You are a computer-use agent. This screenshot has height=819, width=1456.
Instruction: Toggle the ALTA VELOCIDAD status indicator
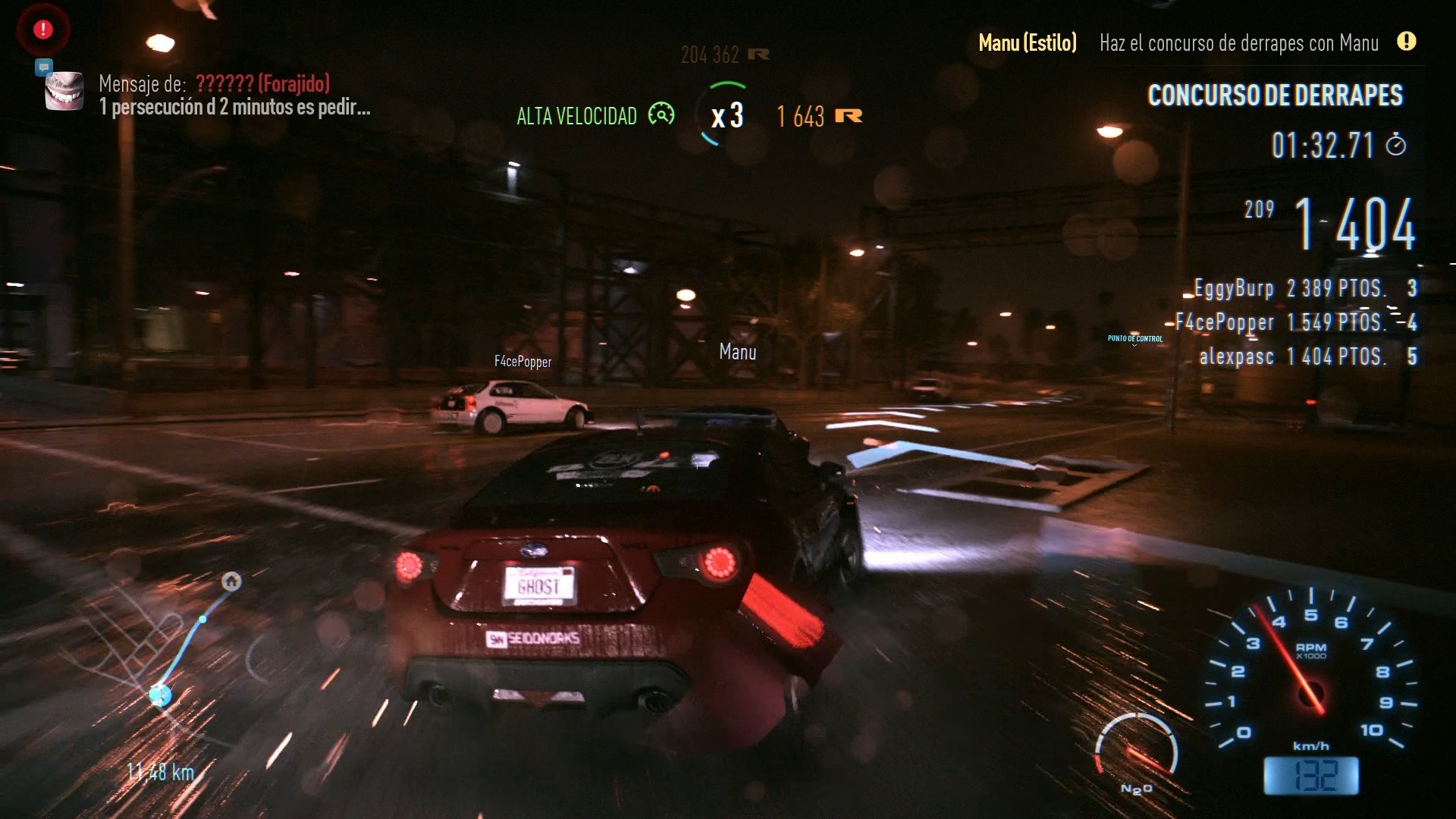click(x=576, y=116)
